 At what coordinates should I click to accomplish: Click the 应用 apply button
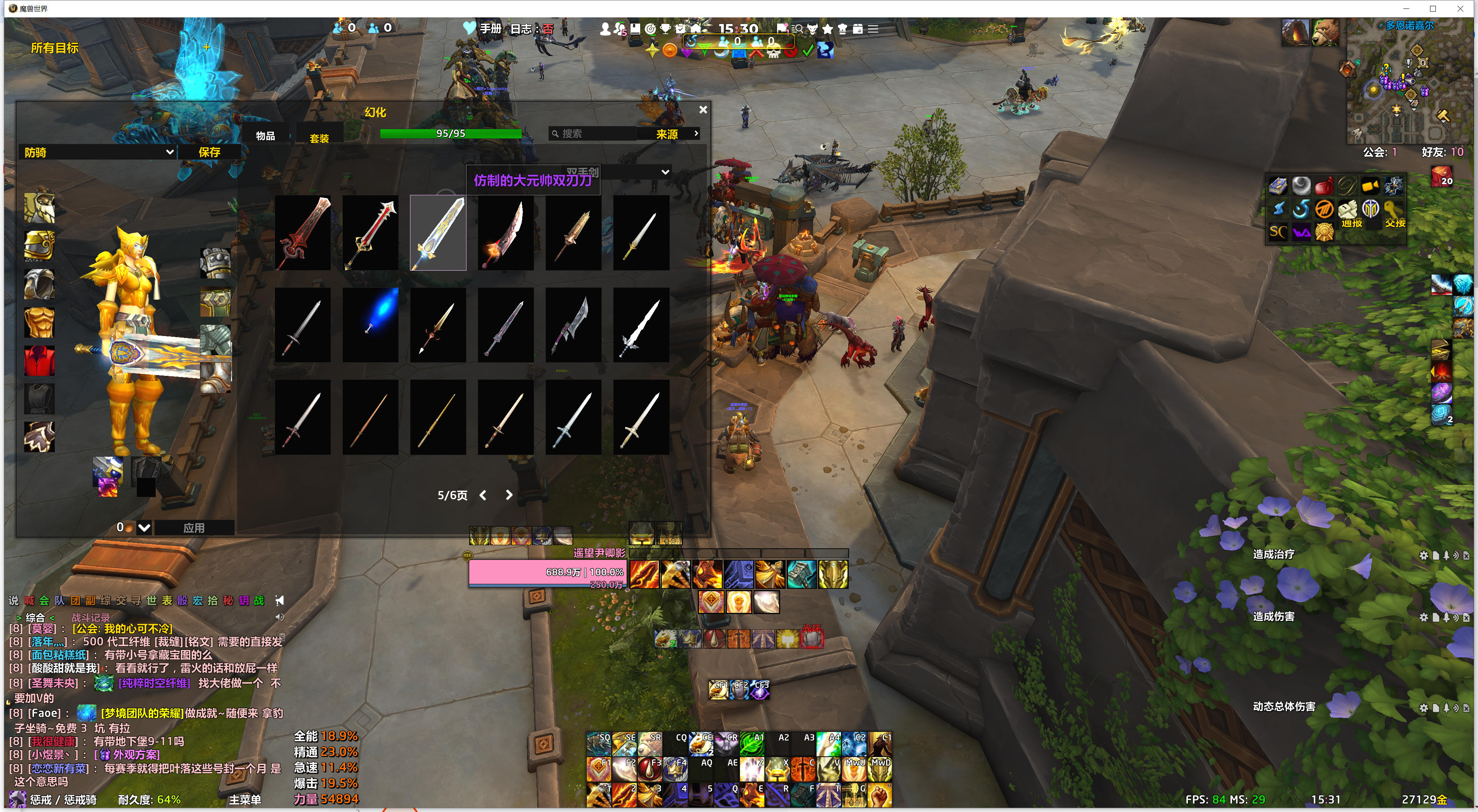pos(194,527)
